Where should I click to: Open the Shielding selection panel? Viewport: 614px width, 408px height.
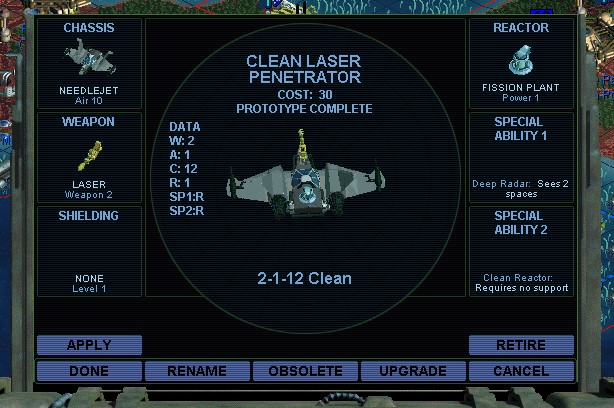point(89,250)
